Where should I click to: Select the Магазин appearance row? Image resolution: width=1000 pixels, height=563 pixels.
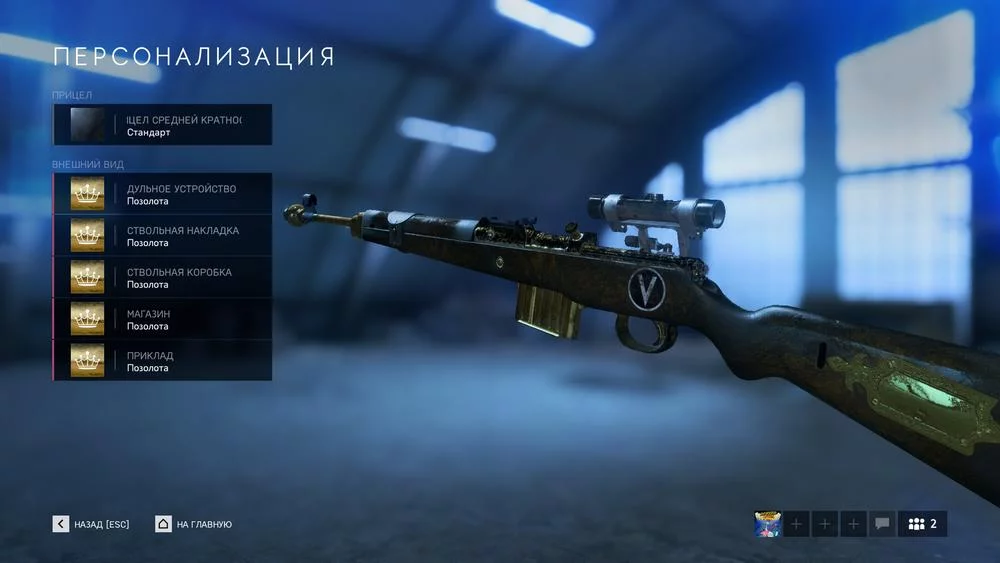pyautogui.click(x=162, y=319)
